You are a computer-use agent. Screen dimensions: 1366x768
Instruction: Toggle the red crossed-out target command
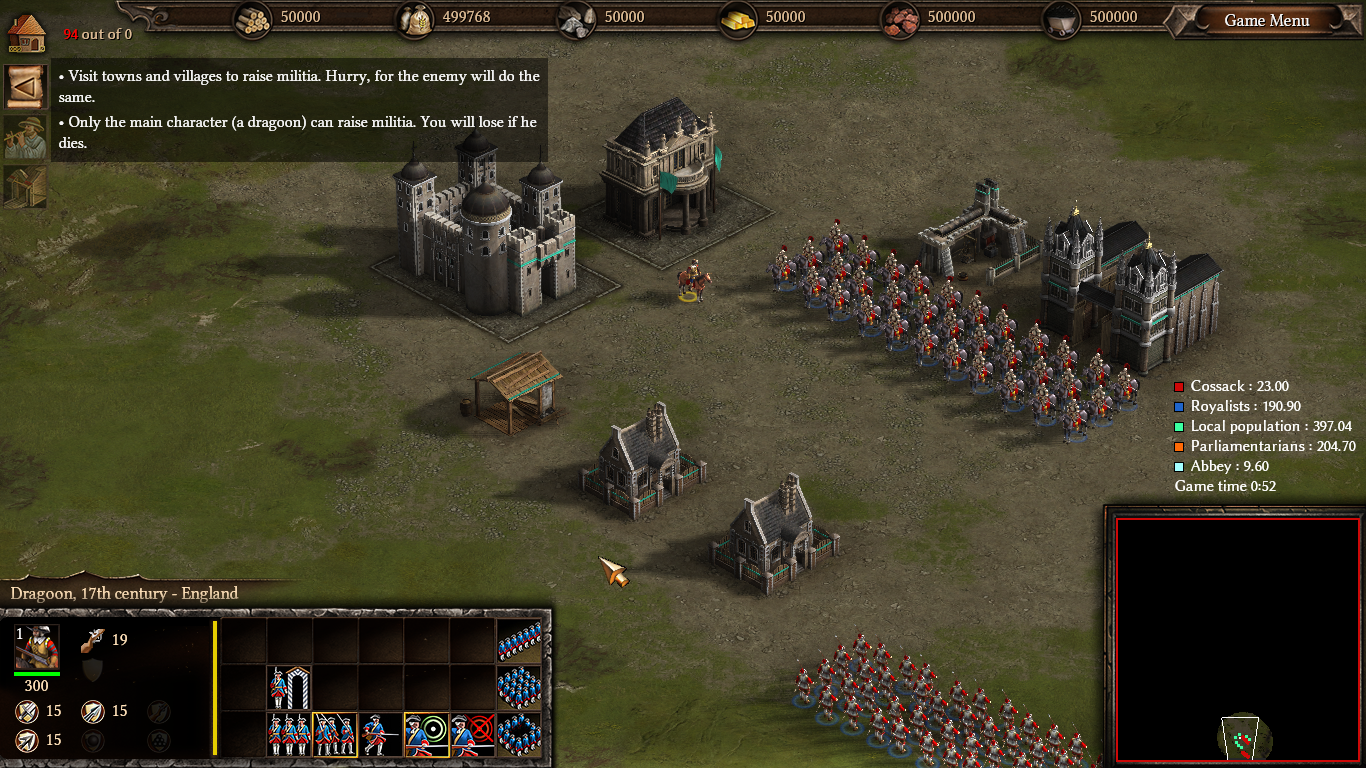pyautogui.click(x=473, y=734)
